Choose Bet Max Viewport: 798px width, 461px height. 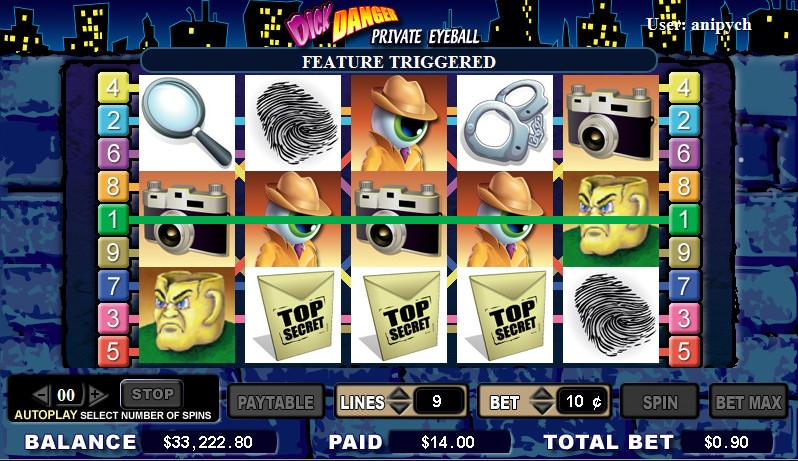click(x=747, y=403)
